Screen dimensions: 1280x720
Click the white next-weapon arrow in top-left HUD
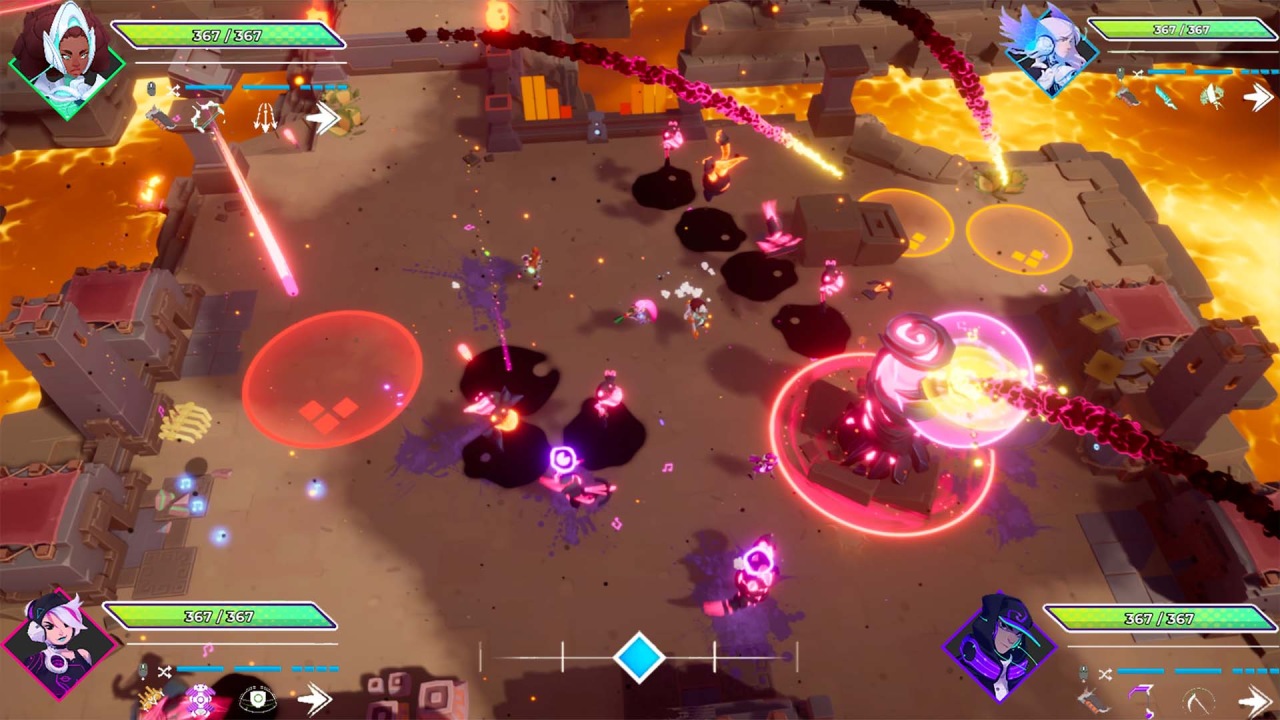point(322,118)
